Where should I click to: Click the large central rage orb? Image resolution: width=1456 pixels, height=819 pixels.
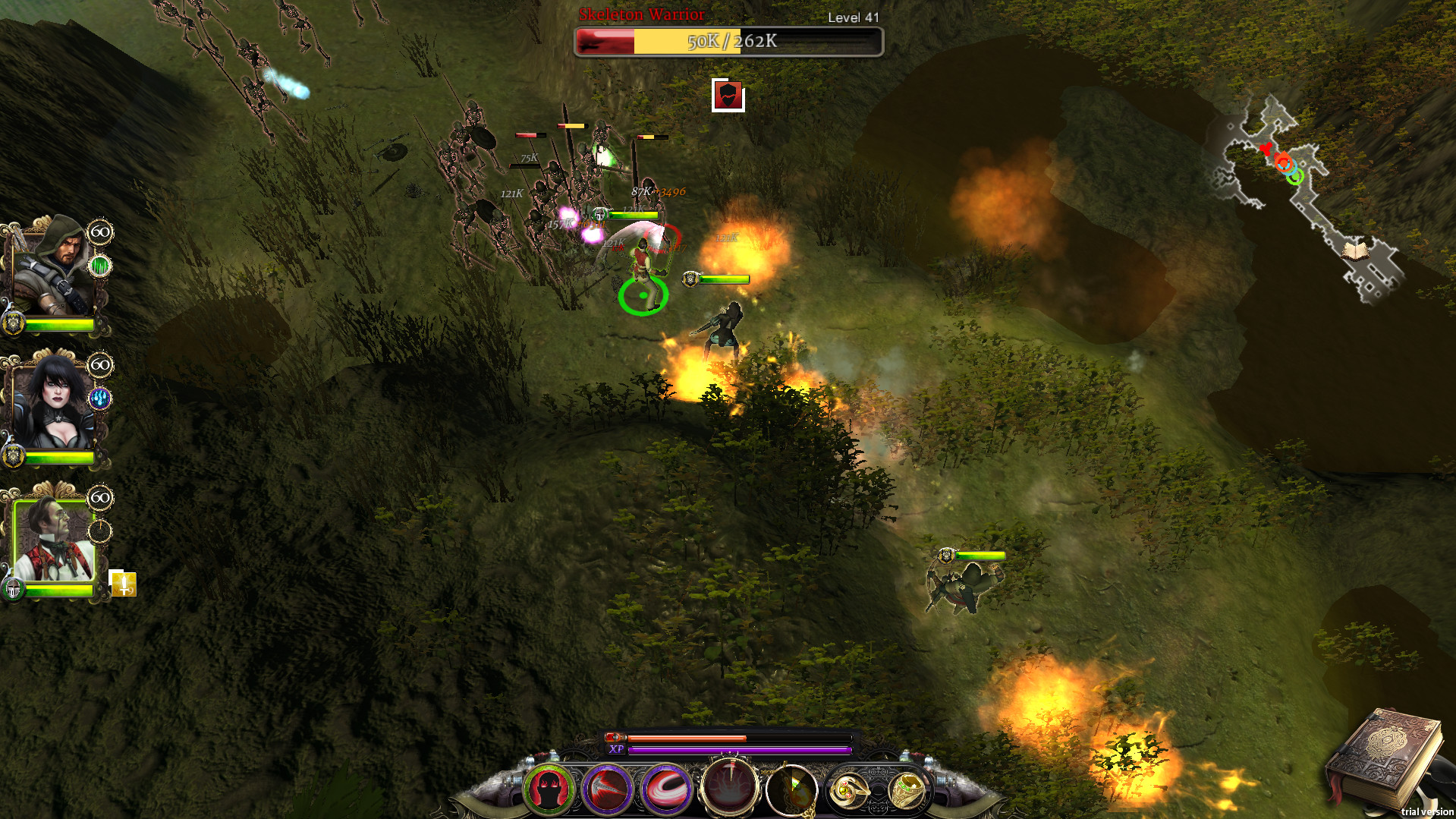pos(730,788)
